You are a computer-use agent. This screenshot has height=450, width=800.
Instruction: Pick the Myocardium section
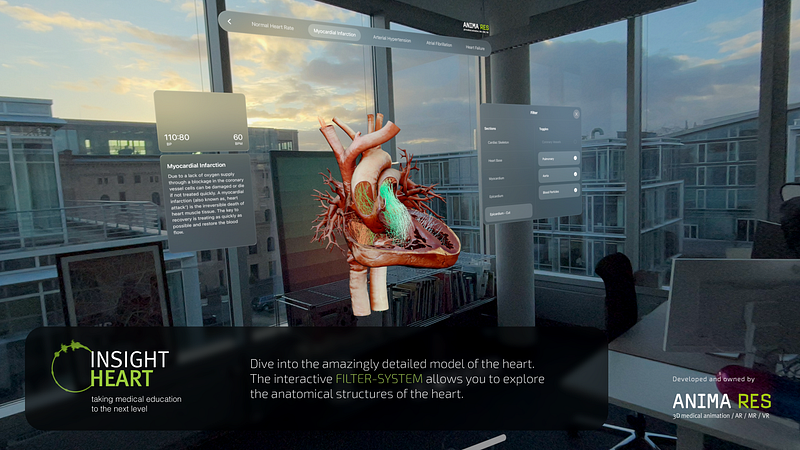point(495,178)
